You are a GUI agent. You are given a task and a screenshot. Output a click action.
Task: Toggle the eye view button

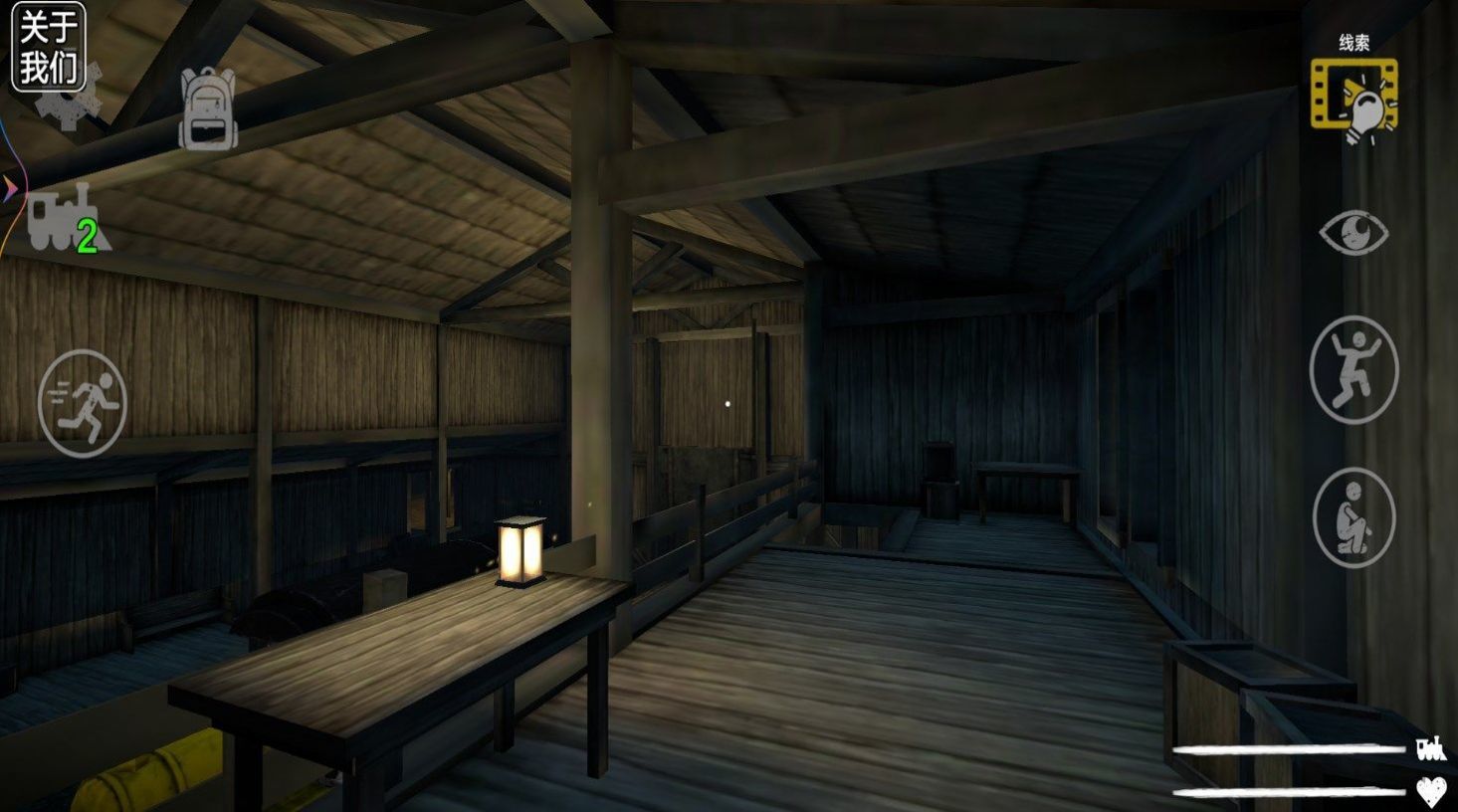point(1354,233)
